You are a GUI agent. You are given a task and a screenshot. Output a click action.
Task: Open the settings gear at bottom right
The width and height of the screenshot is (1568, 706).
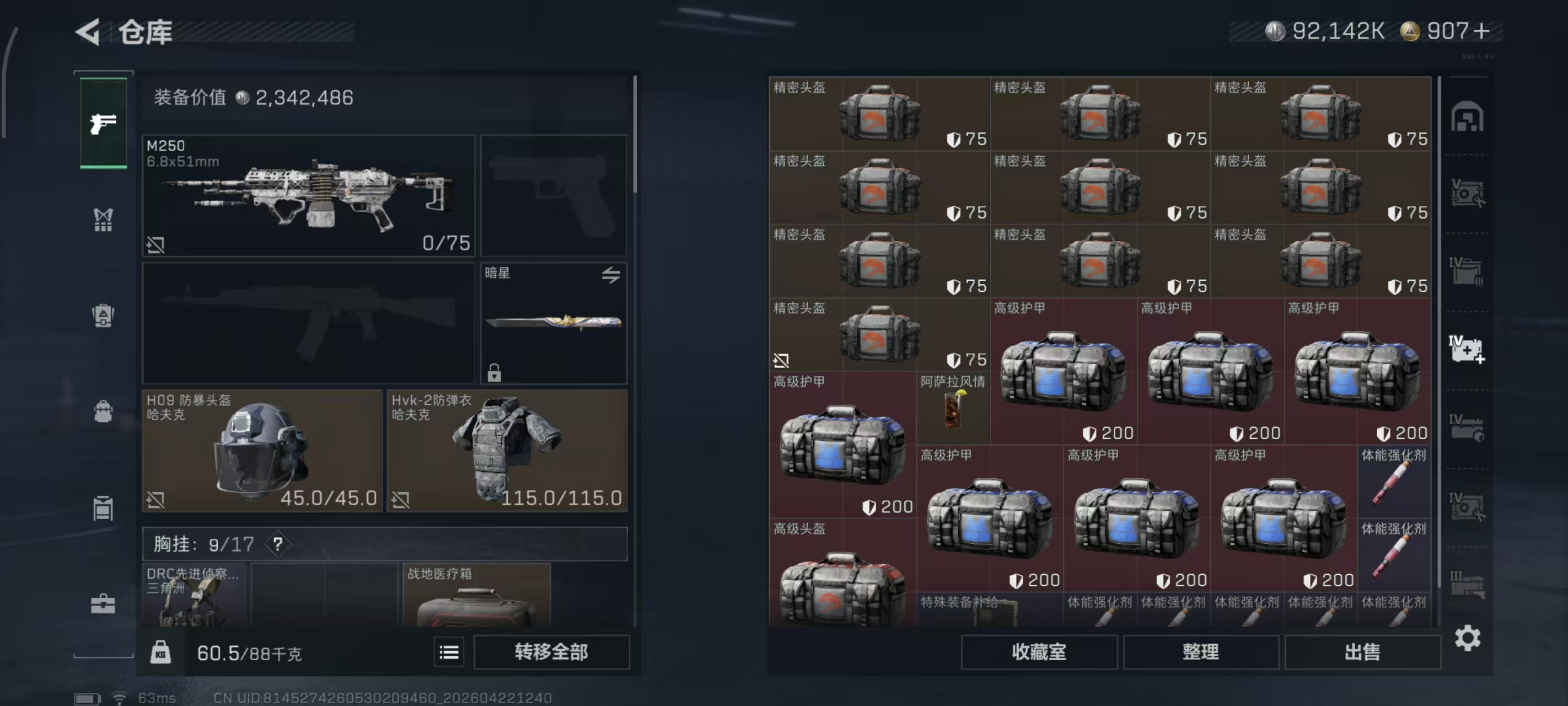(x=1469, y=638)
